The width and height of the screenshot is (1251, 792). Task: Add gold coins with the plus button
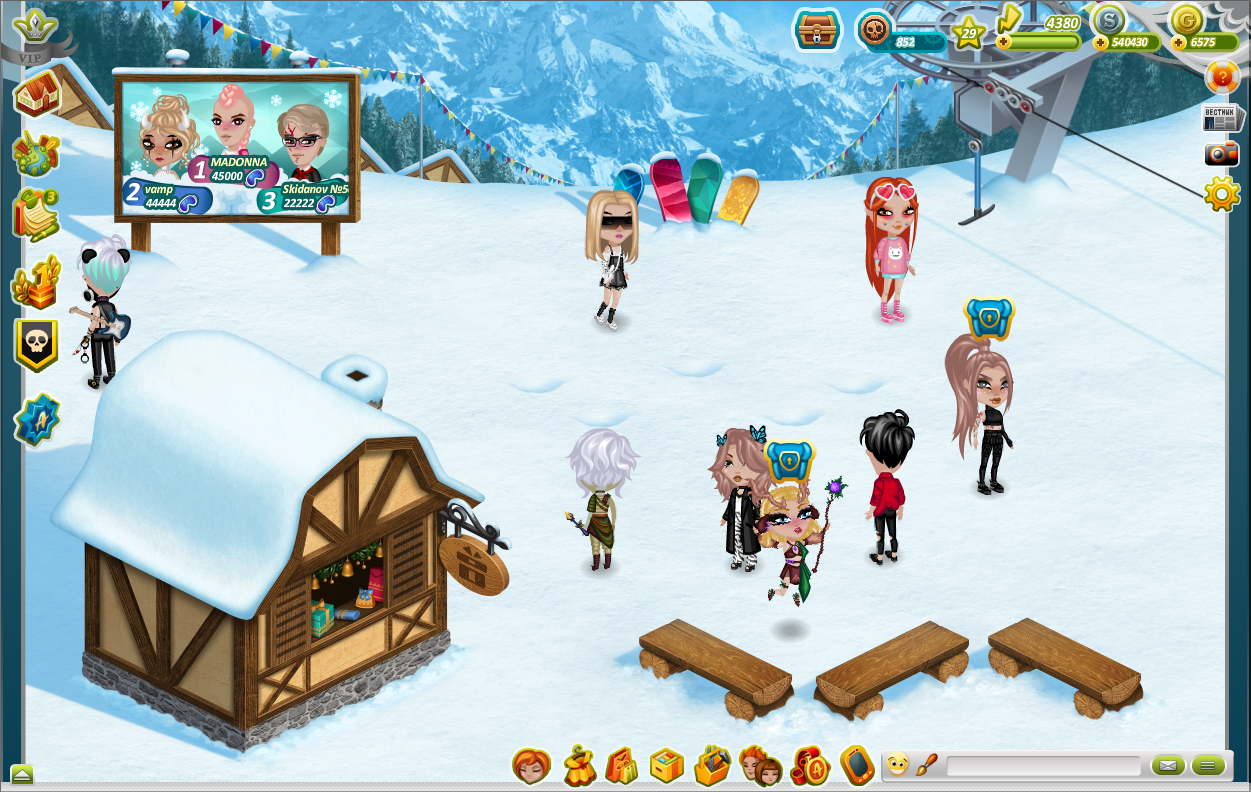(x=1179, y=43)
